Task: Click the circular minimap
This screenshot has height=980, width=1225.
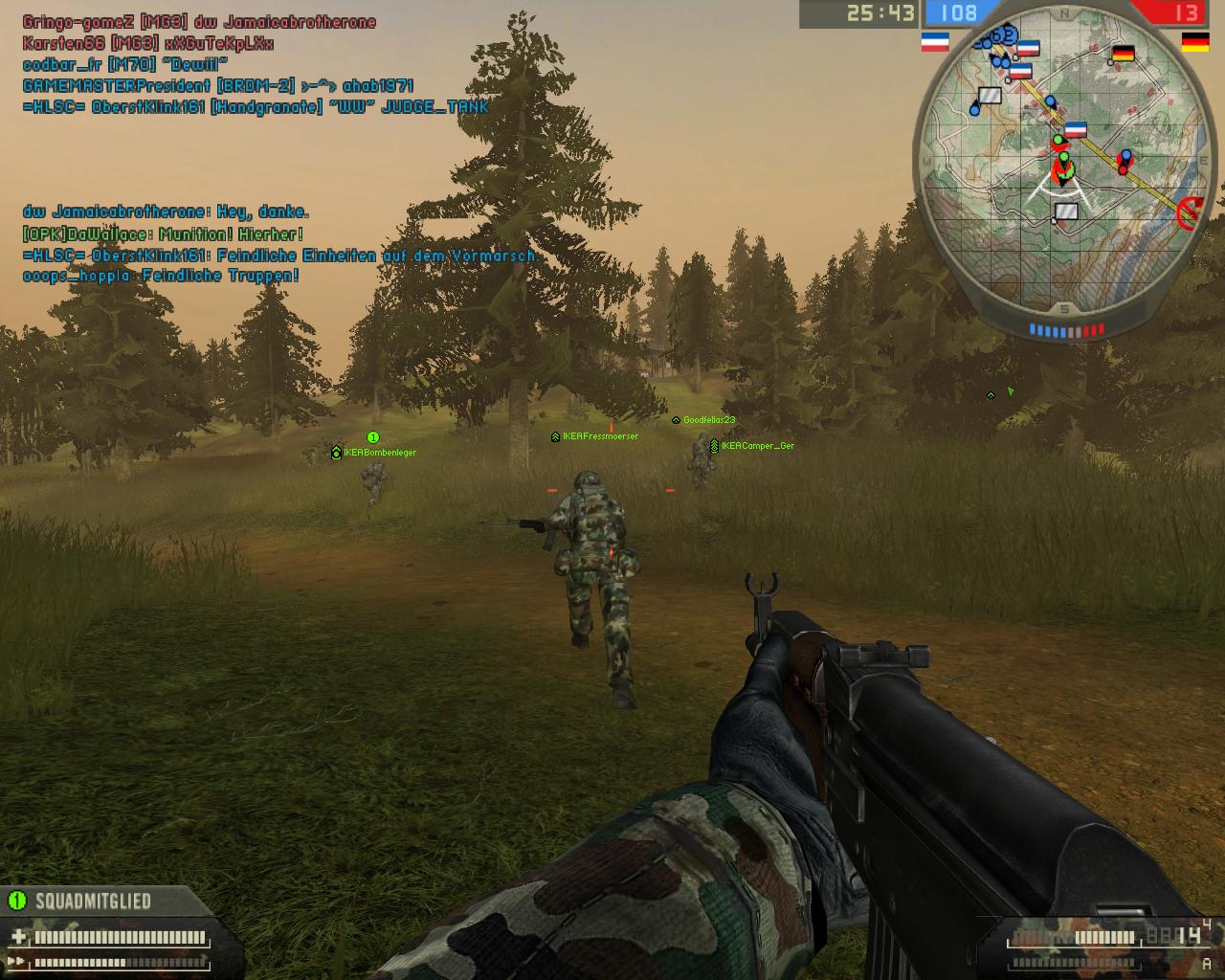Action: point(1063,163)
